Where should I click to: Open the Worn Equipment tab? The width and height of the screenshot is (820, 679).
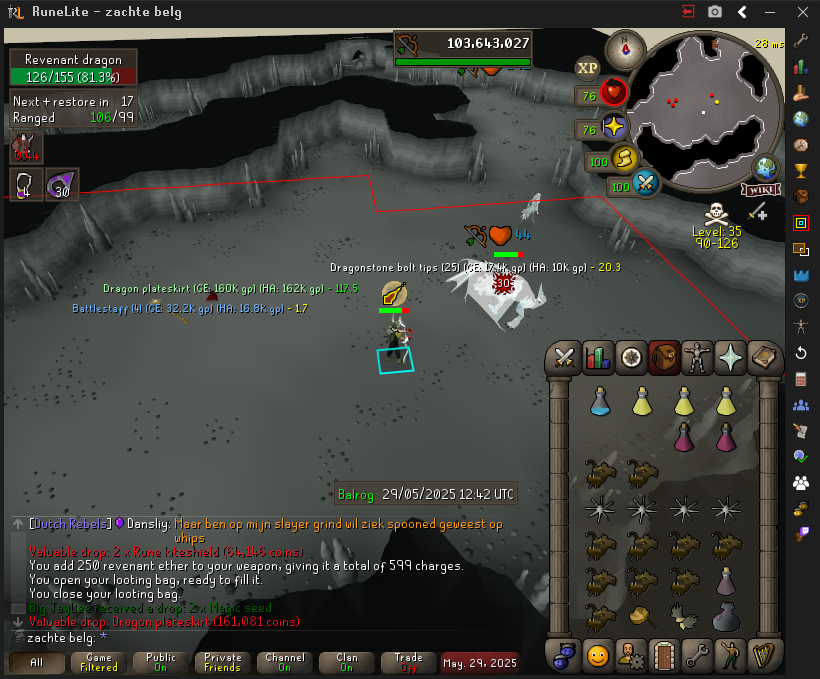point(697,357)
